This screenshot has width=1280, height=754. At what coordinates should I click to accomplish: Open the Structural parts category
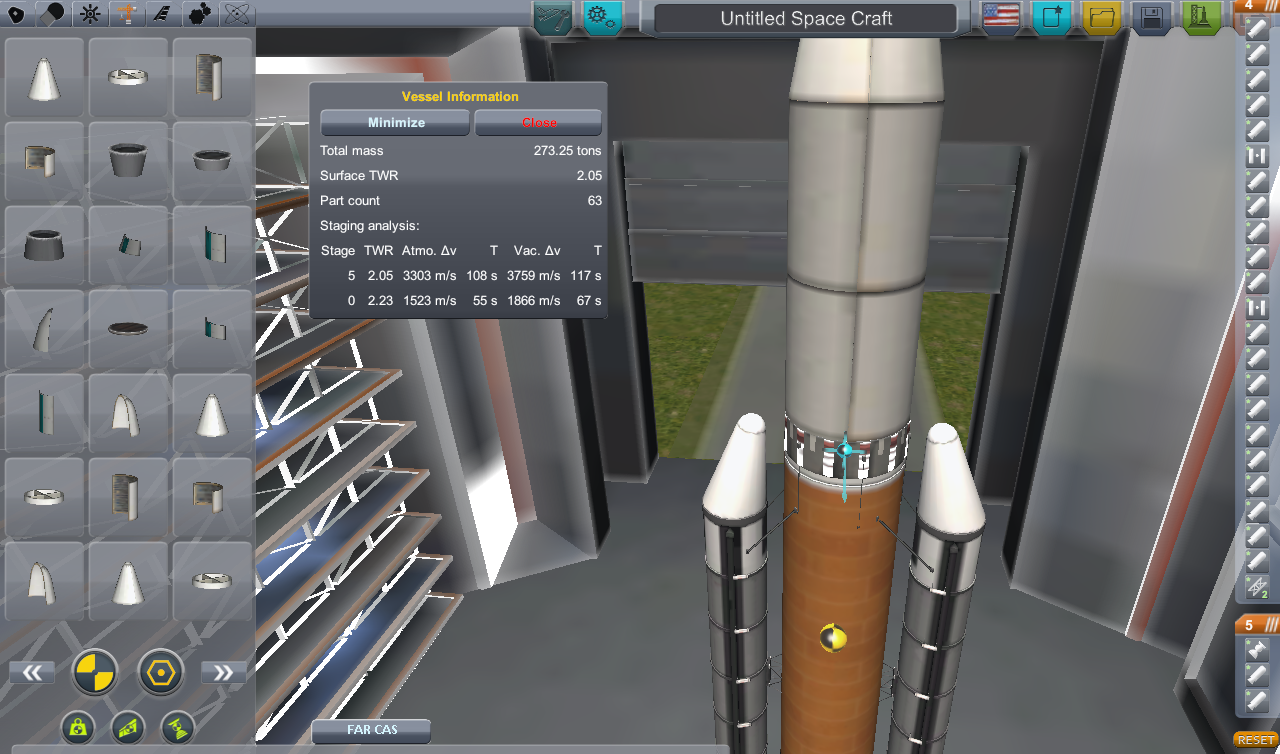[126, 14]
